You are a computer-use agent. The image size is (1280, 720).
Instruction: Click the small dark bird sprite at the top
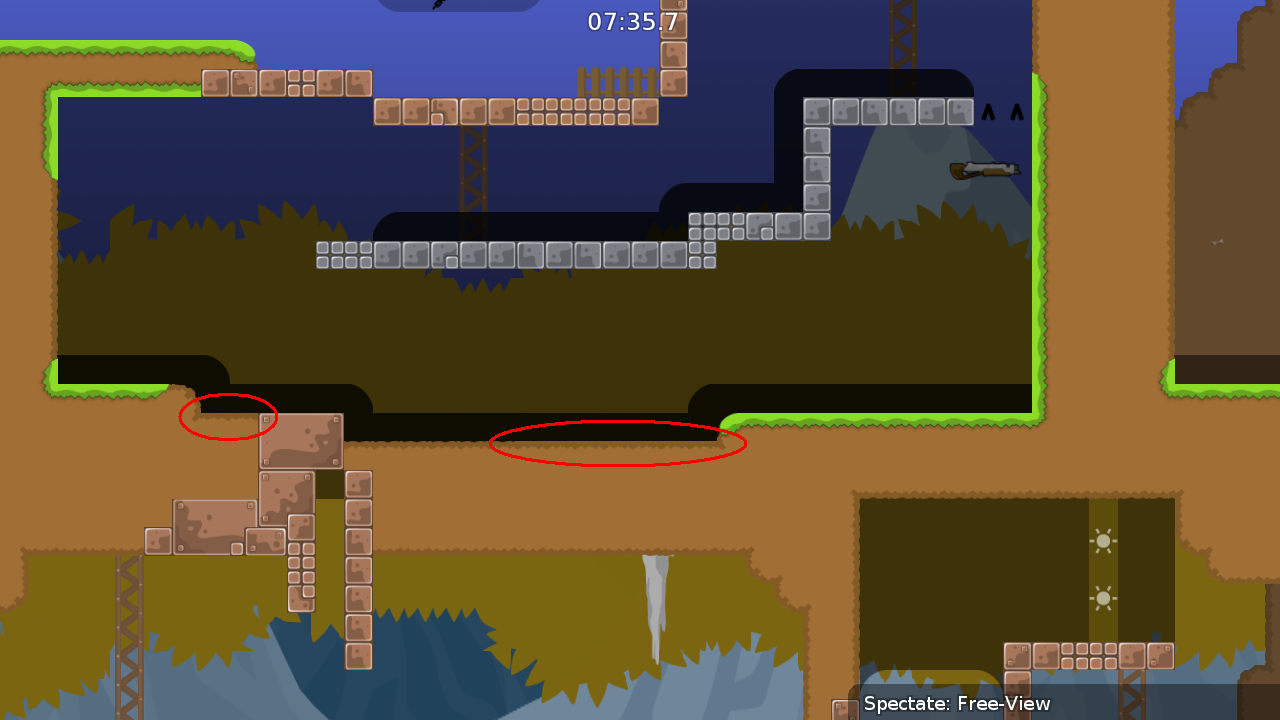[x=438, y=7]
